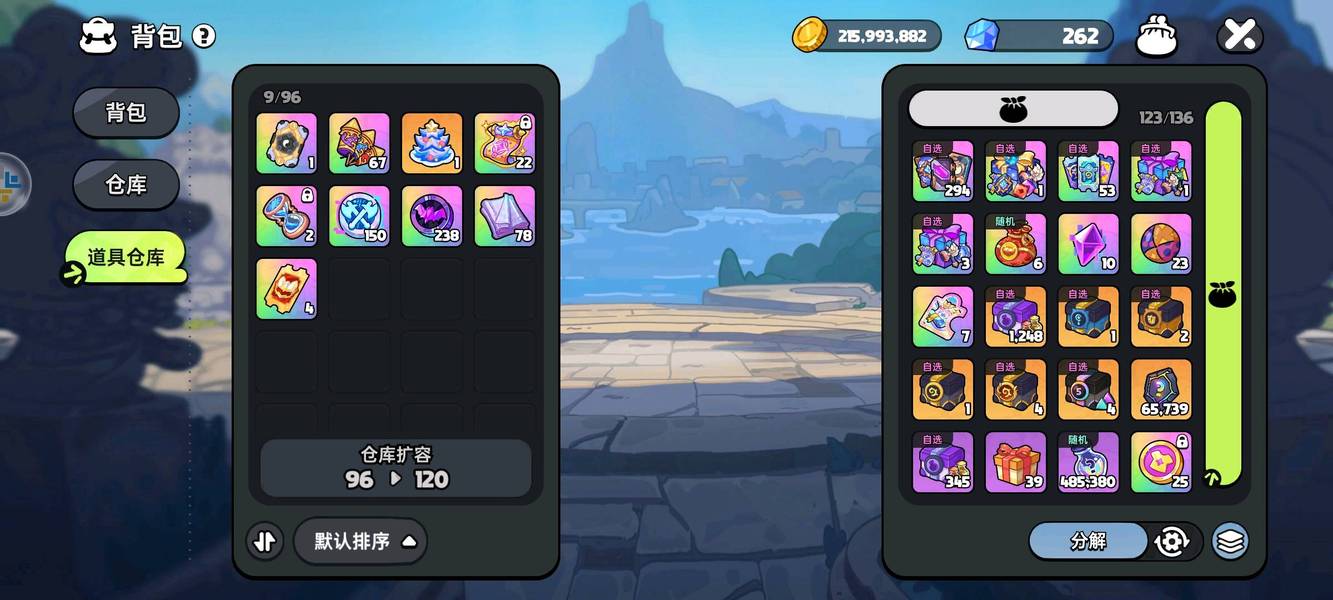Select the red gift box with 39
Screen dimensions: 1333x600
[x=1016, y=462]
